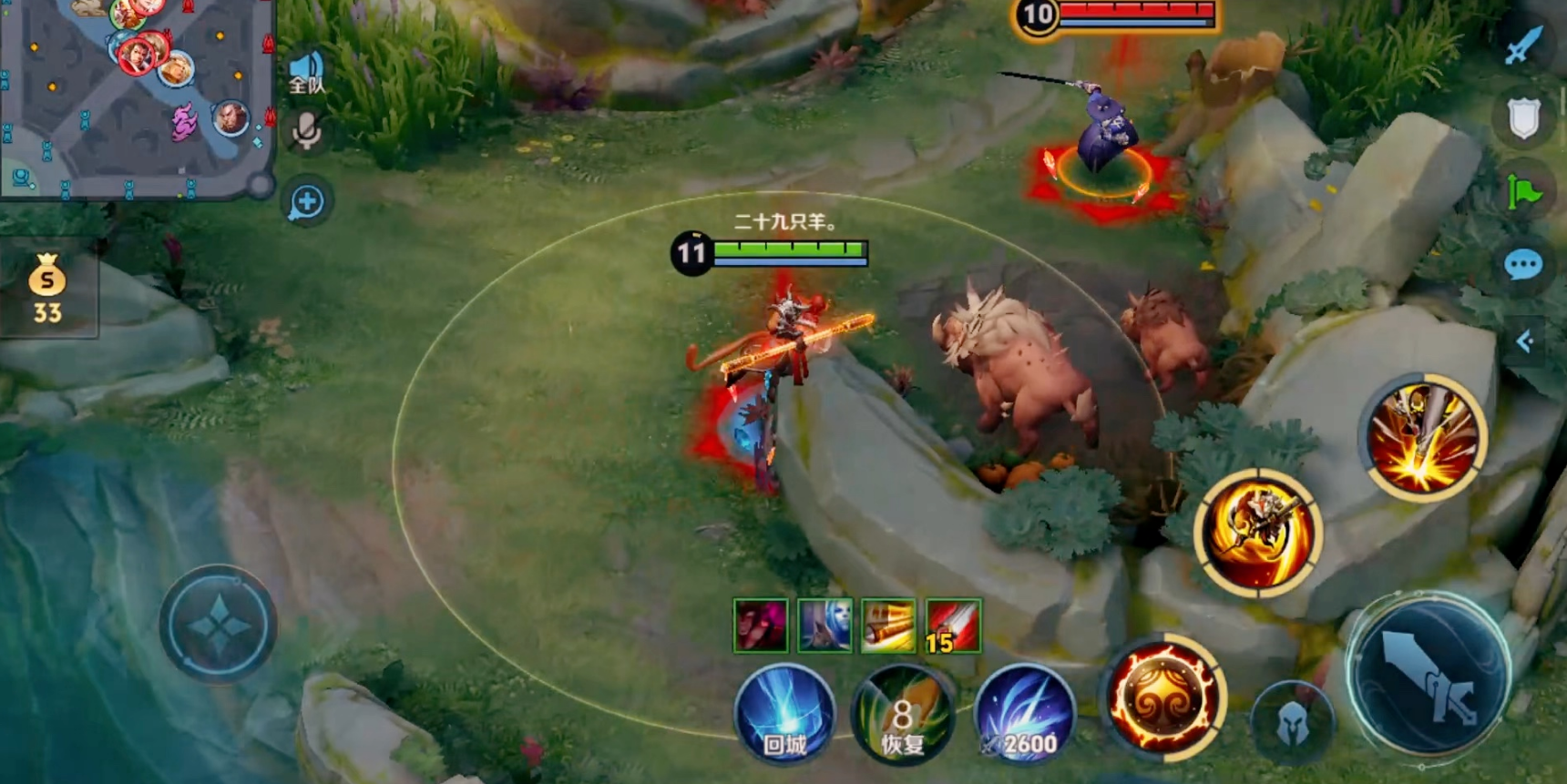This screenshot has height=784, width=1567.
Task: Cast the fiery monkey warrior skill
Action: (1259, 535)
